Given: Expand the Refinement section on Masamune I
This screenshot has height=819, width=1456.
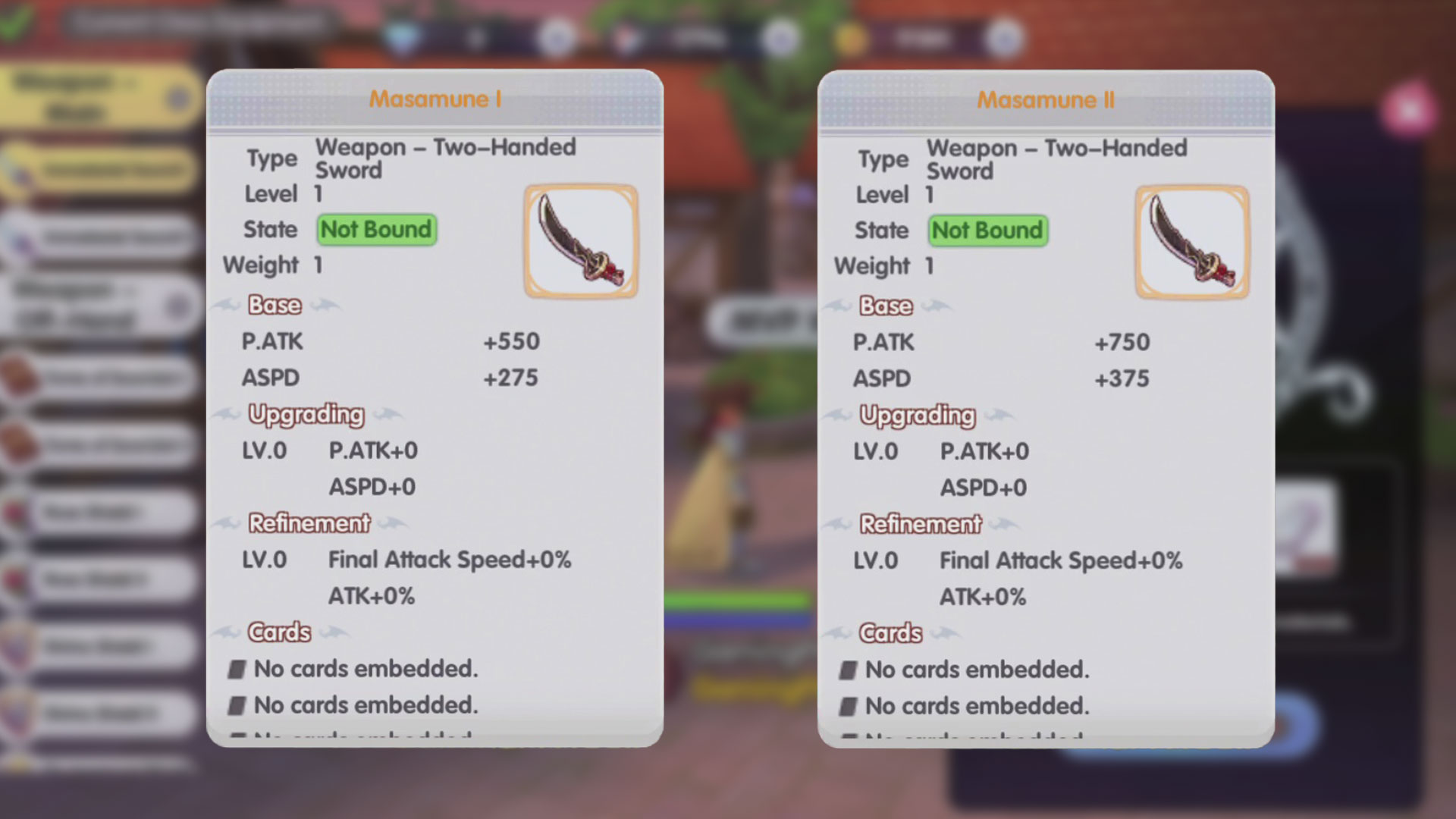Looking at the screenshot, I should tap(310, 522).
